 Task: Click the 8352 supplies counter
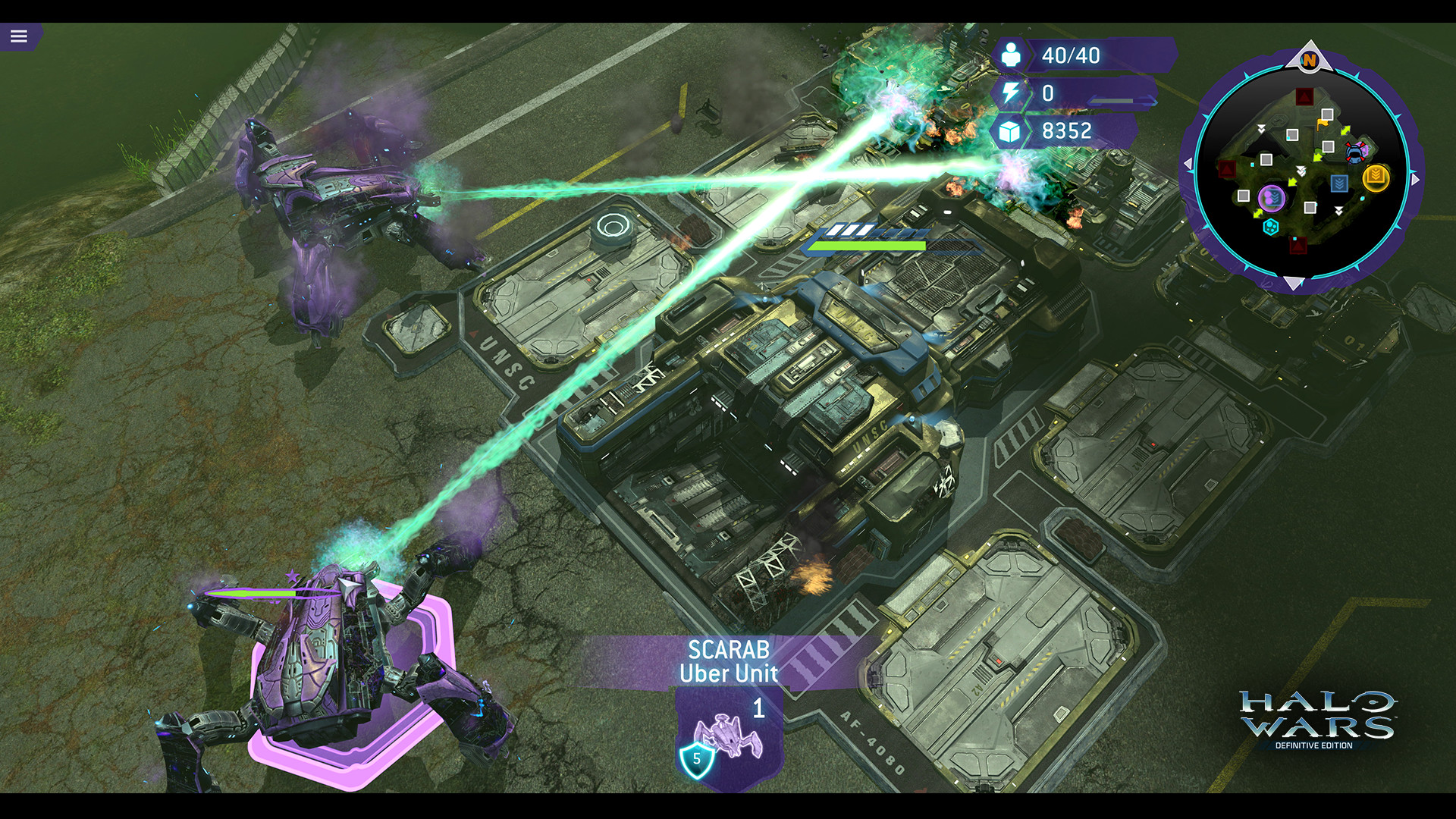tap(1065, 131)
